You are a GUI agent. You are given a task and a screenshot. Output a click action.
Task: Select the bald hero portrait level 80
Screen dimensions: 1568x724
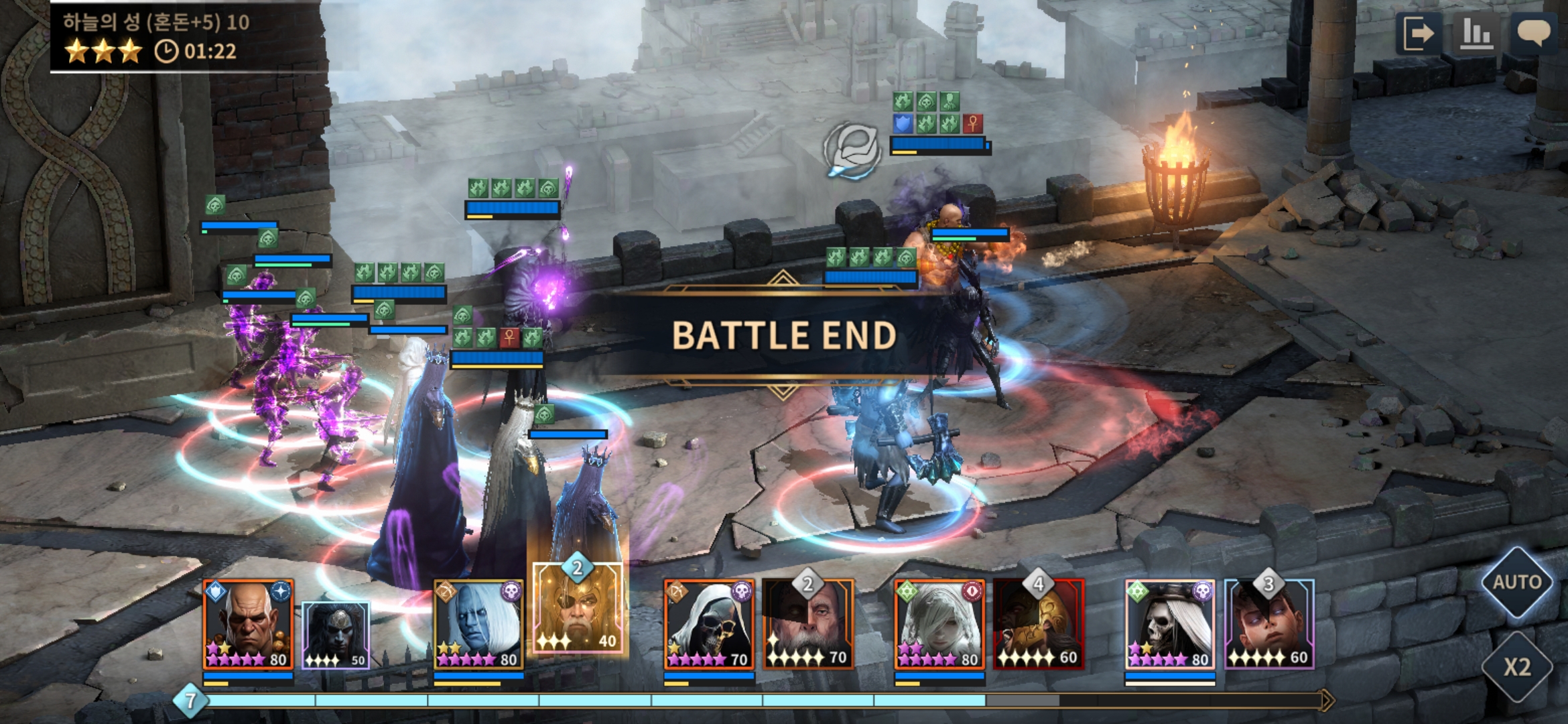tap(248, 625)
